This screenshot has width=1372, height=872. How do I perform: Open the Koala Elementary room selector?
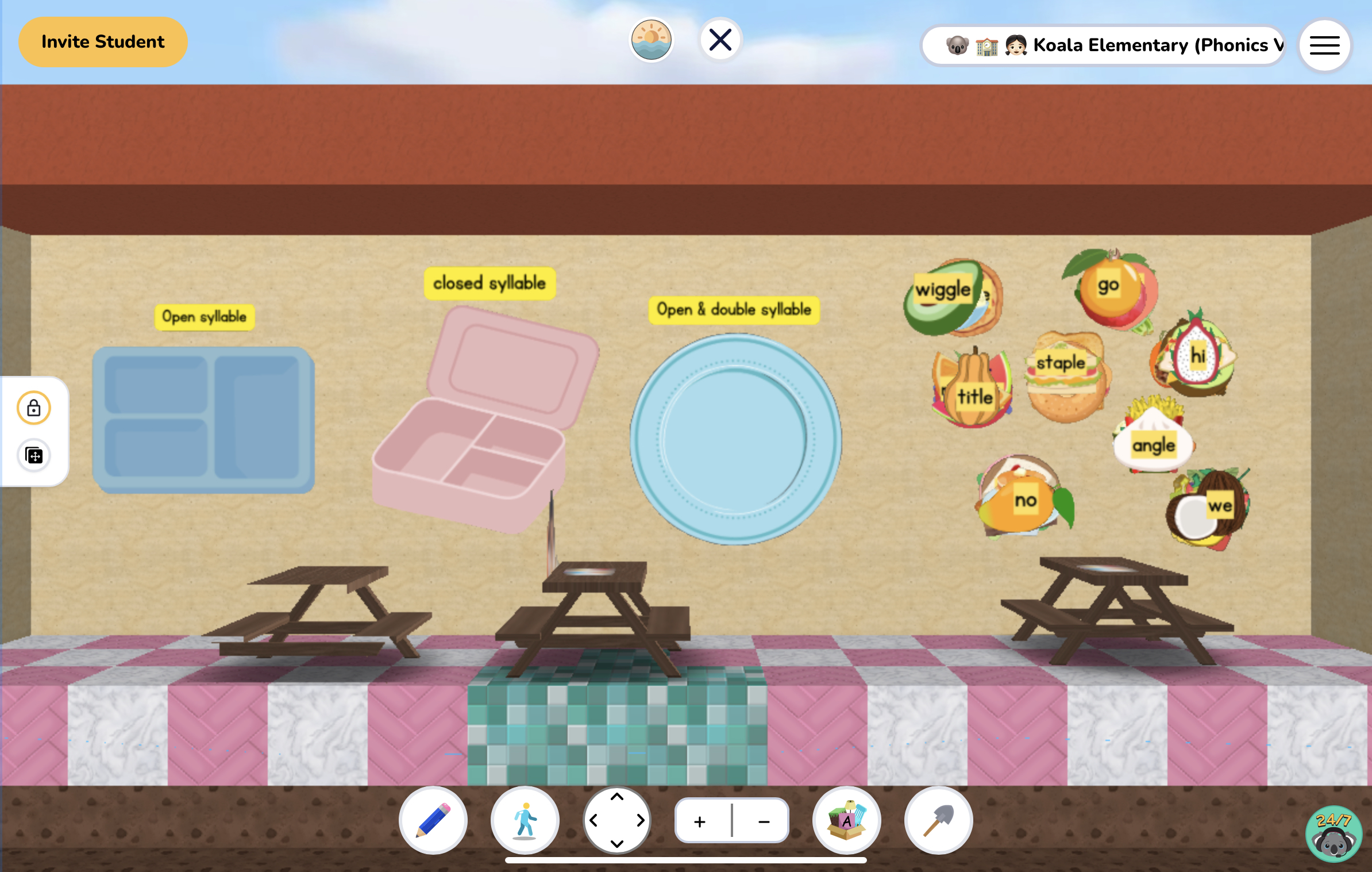1103,44
